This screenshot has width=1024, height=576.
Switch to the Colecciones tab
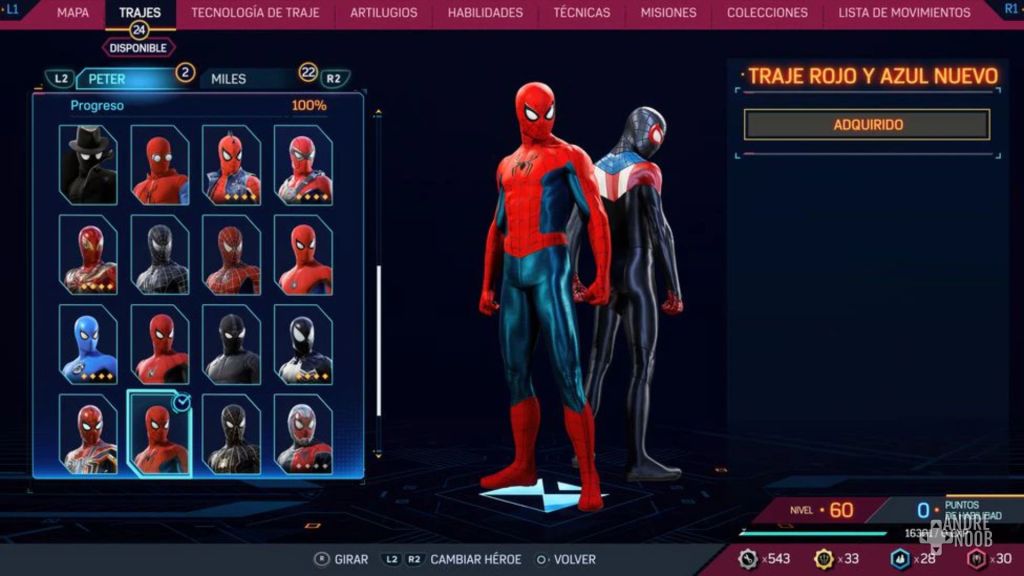(767, 13)
